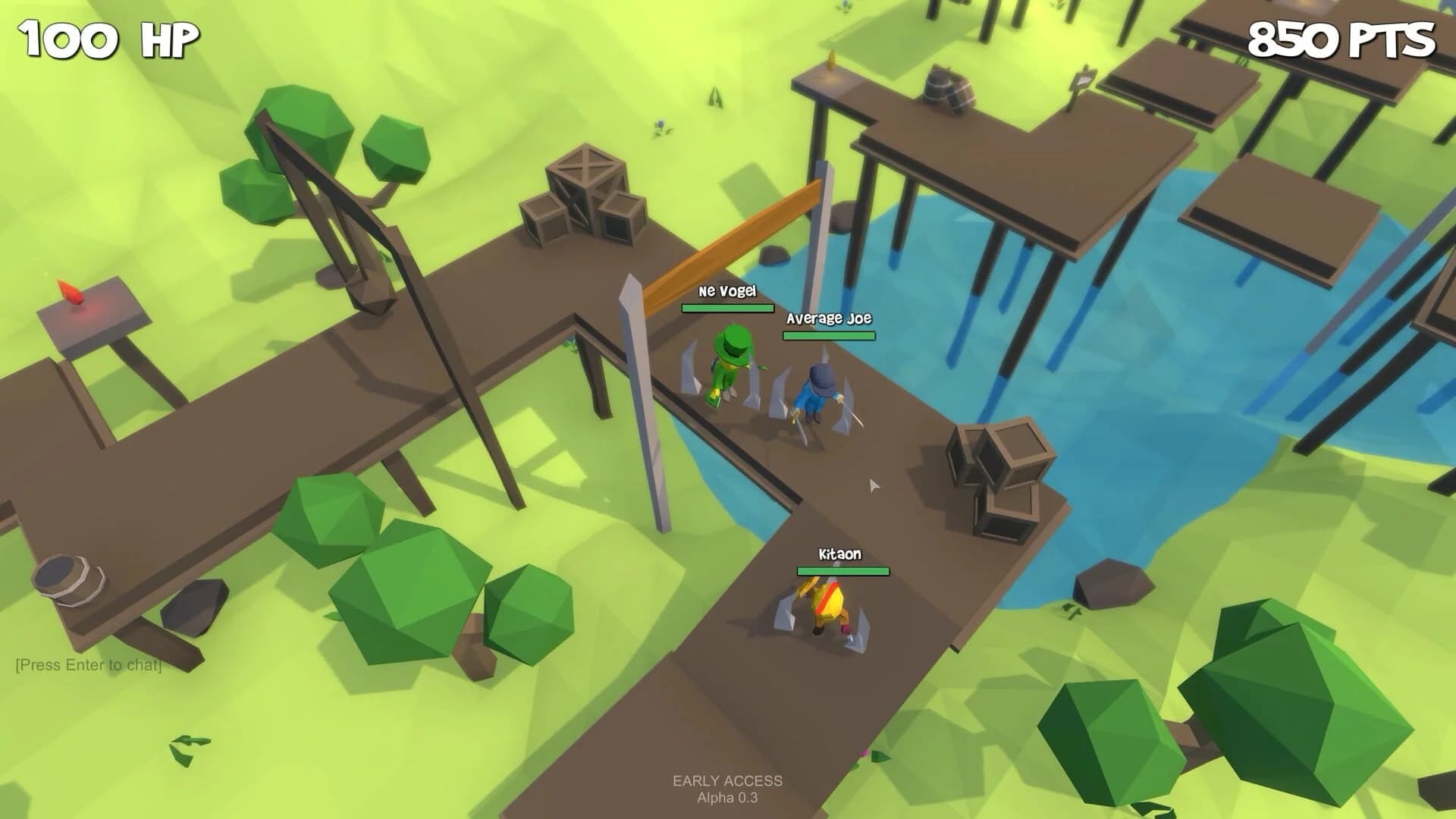Viewport: 1456px width, 819px height.
Task: Click the Press Enter to chat prompt
Action: point(87,665)
